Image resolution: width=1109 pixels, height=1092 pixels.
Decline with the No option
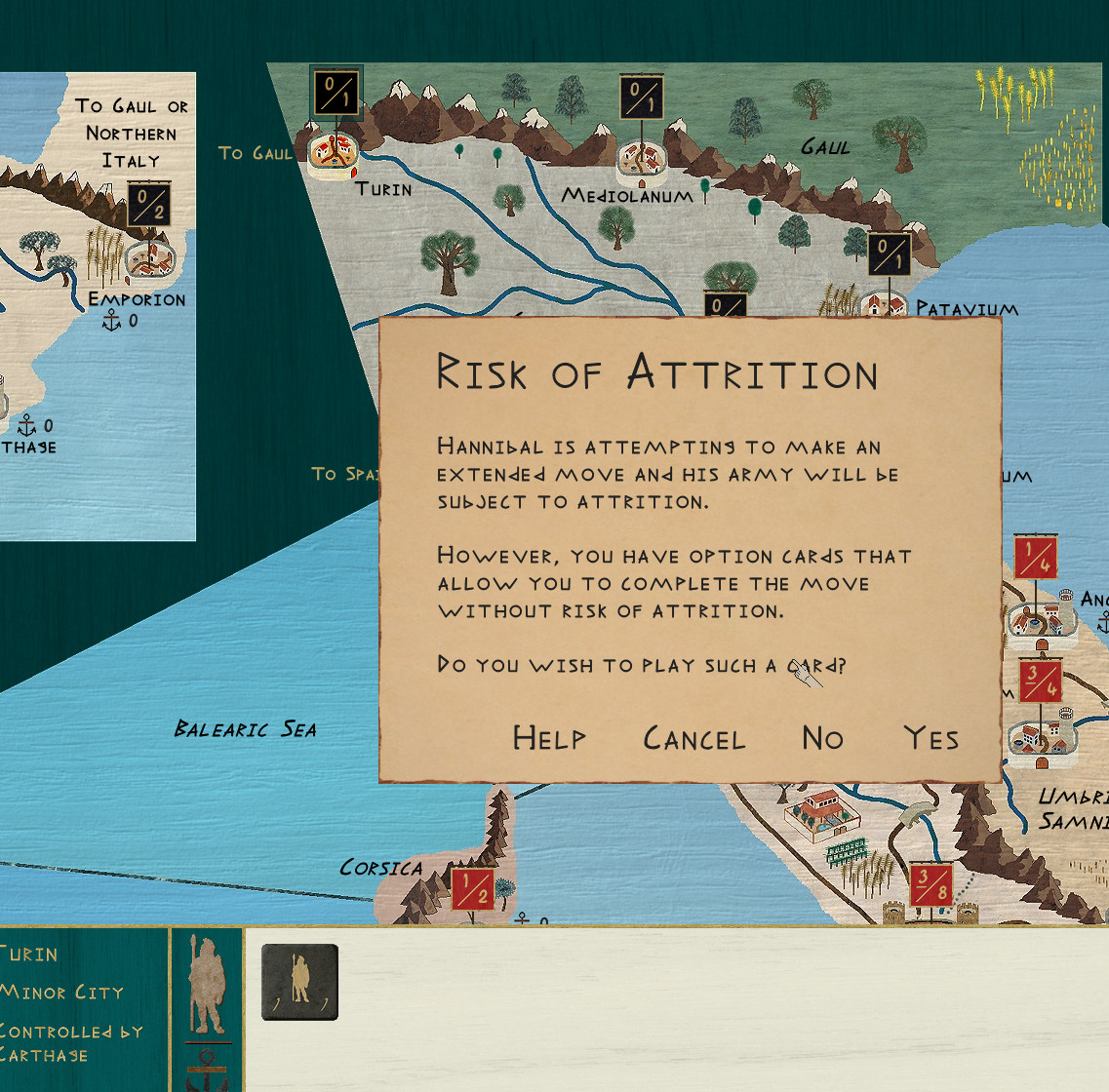coord(822,738)
